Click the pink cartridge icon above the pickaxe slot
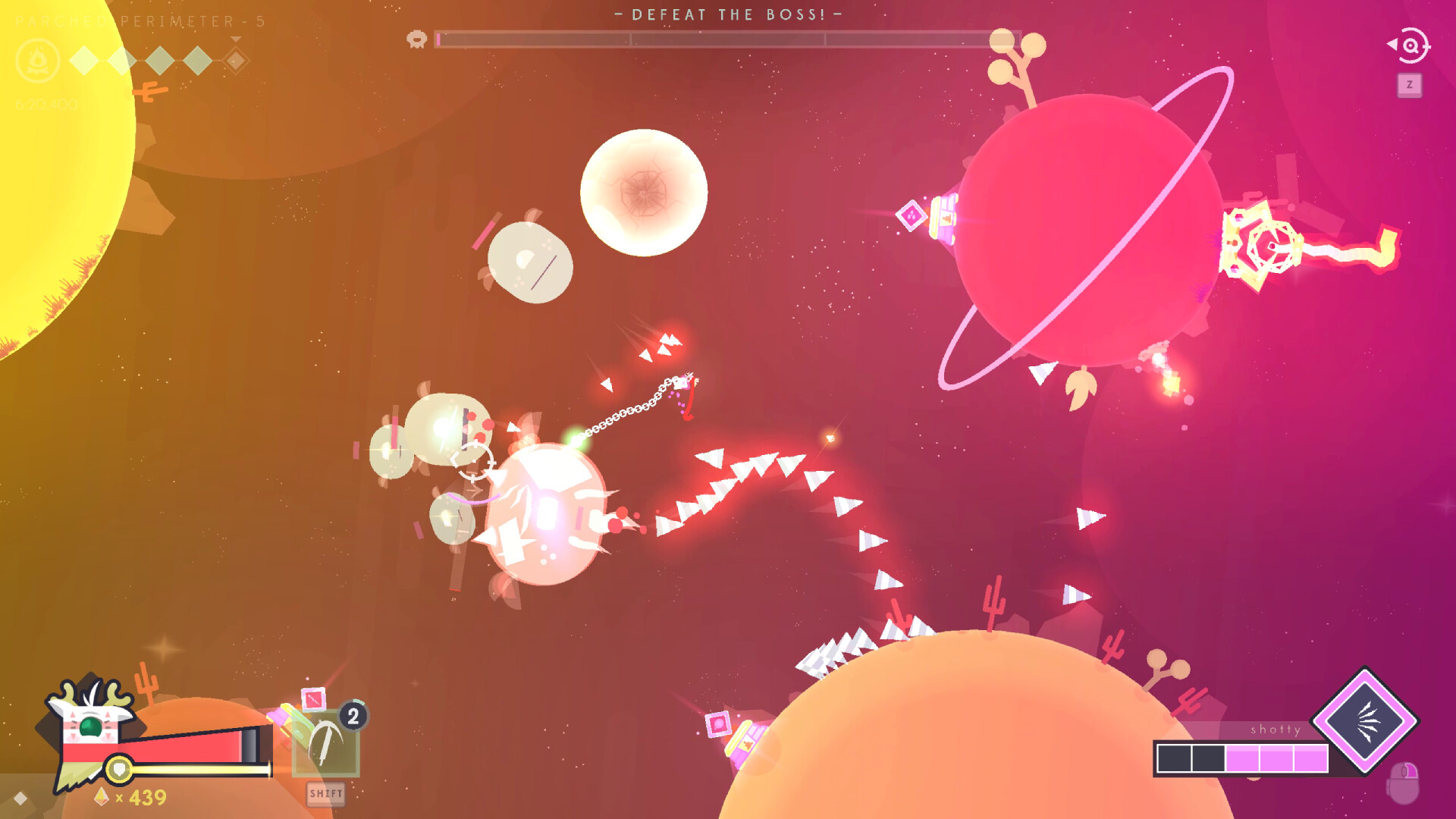 (x=313, y=698)
